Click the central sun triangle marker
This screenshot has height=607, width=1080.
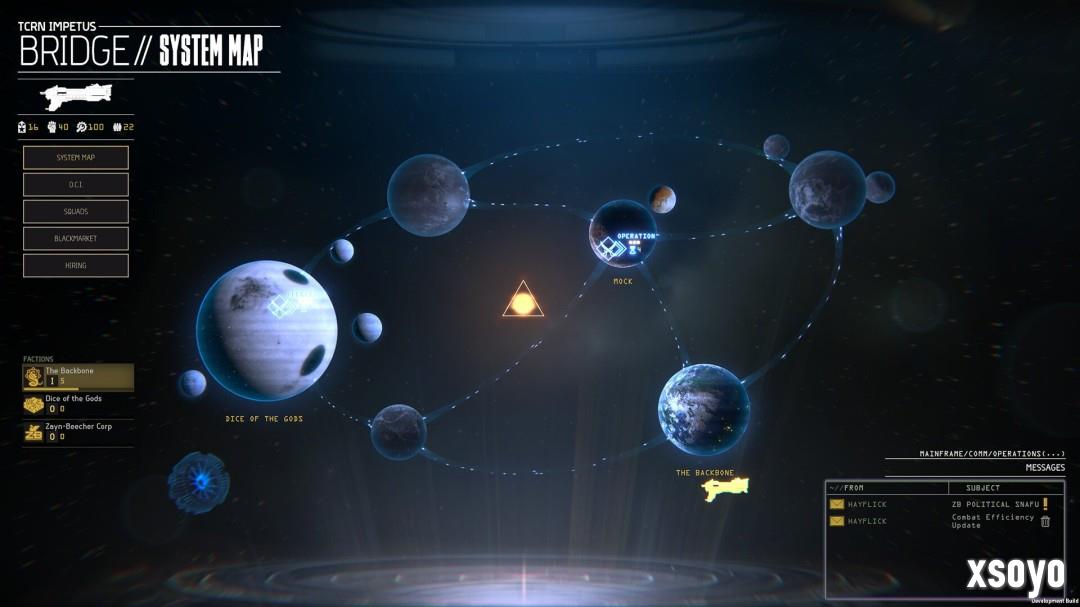point(523,302)
